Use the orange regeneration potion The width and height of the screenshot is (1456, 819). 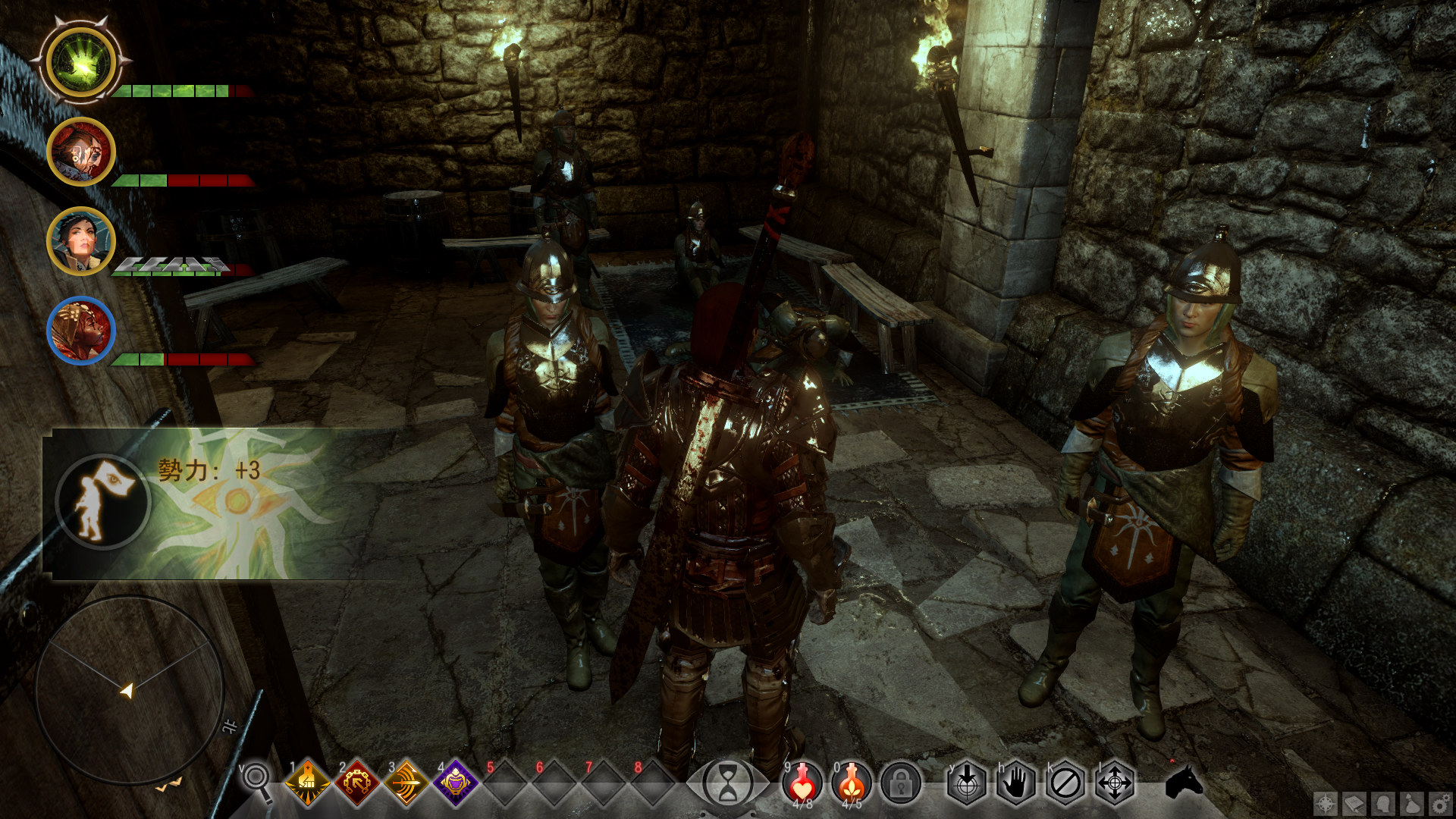click(x=852, y=783)
